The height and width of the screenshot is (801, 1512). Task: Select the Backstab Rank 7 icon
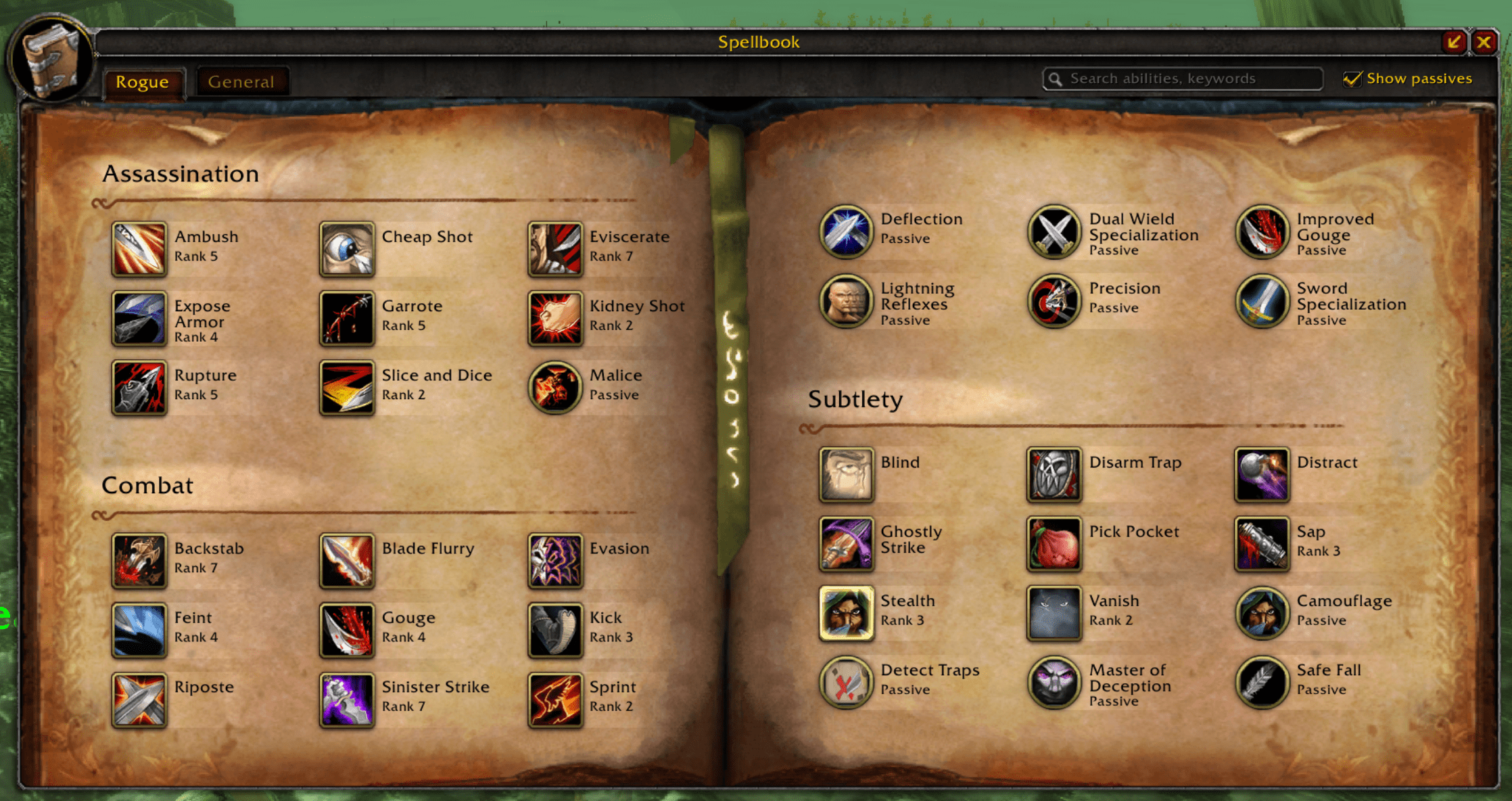(x=139, y=560)
